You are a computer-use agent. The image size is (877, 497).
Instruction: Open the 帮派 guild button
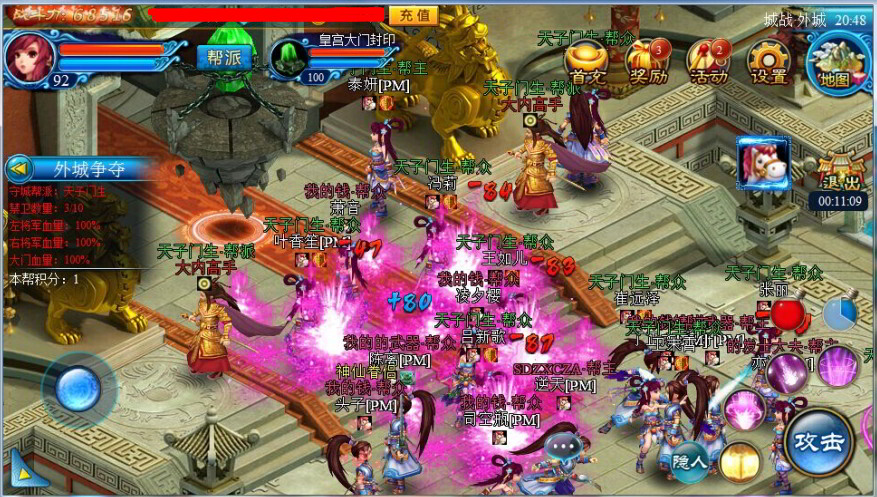223,57
